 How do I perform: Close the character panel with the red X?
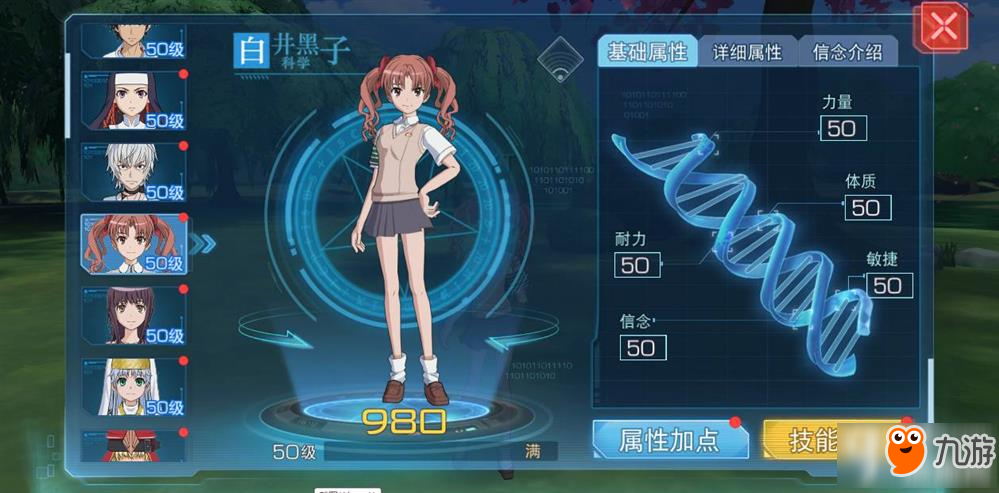coord(942,28)
